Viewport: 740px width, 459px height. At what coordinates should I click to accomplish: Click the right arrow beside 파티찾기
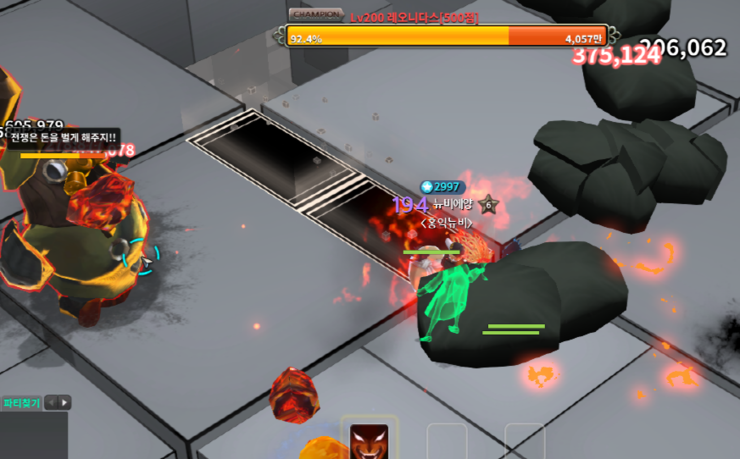[65, 403]
